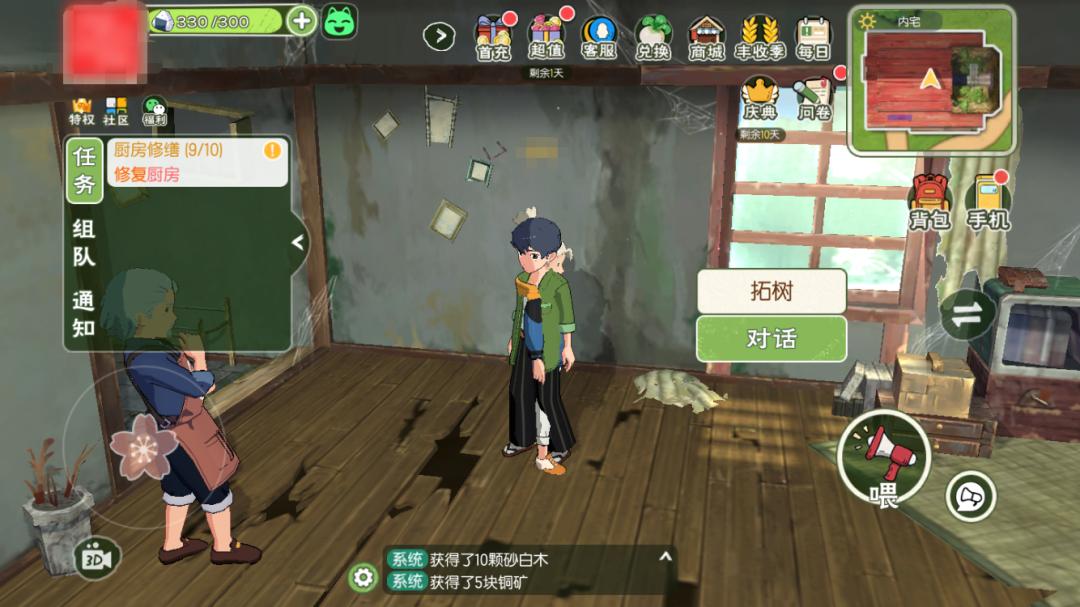The width and height of the screenshot is (1080, 607).
Task: Contact 客服 customer service
Action: pos(599,37)
